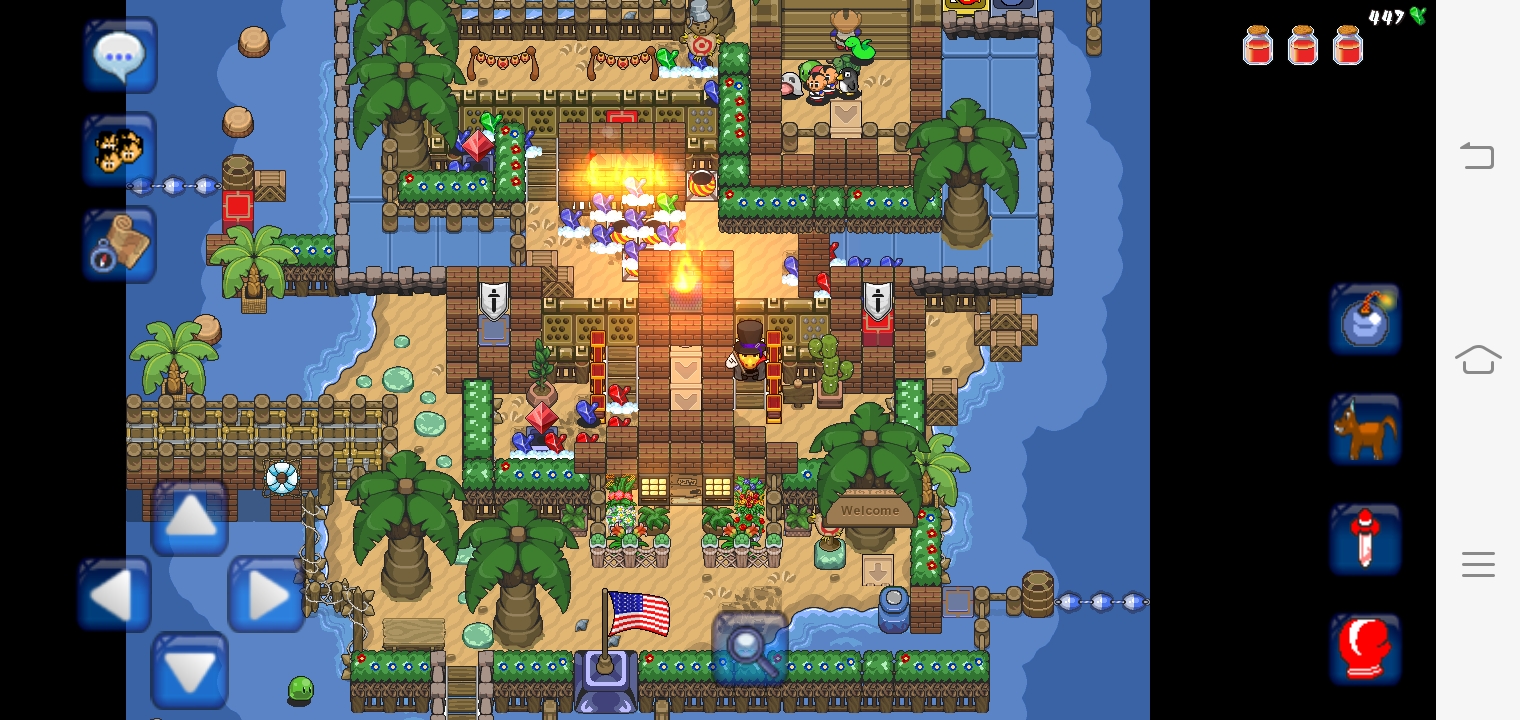Attack with the red sword button
Image resolution: width=1520 pixels, height=720 pixels.
[x=1365, y=540]
